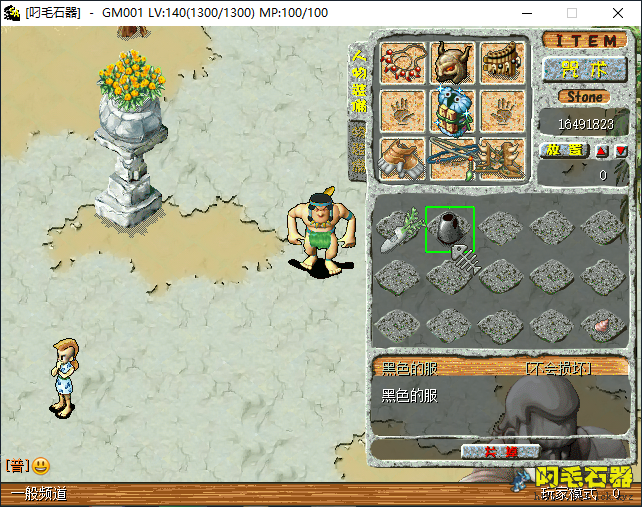Viewport: 642px width, 507px height.
Task: Minimize the game window
Action: (525, 13)
